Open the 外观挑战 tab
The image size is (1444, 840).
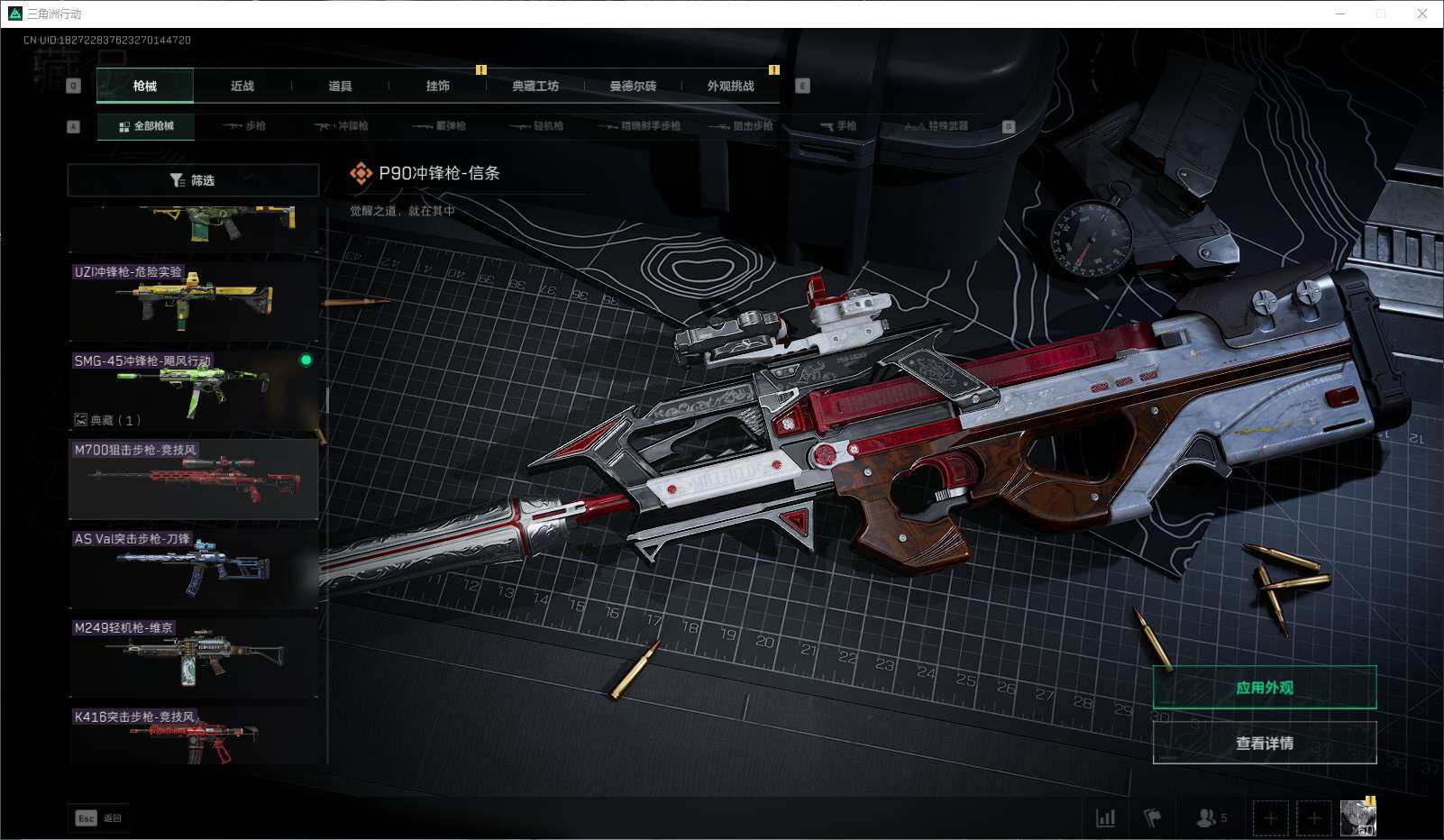[x=730, y=87]
